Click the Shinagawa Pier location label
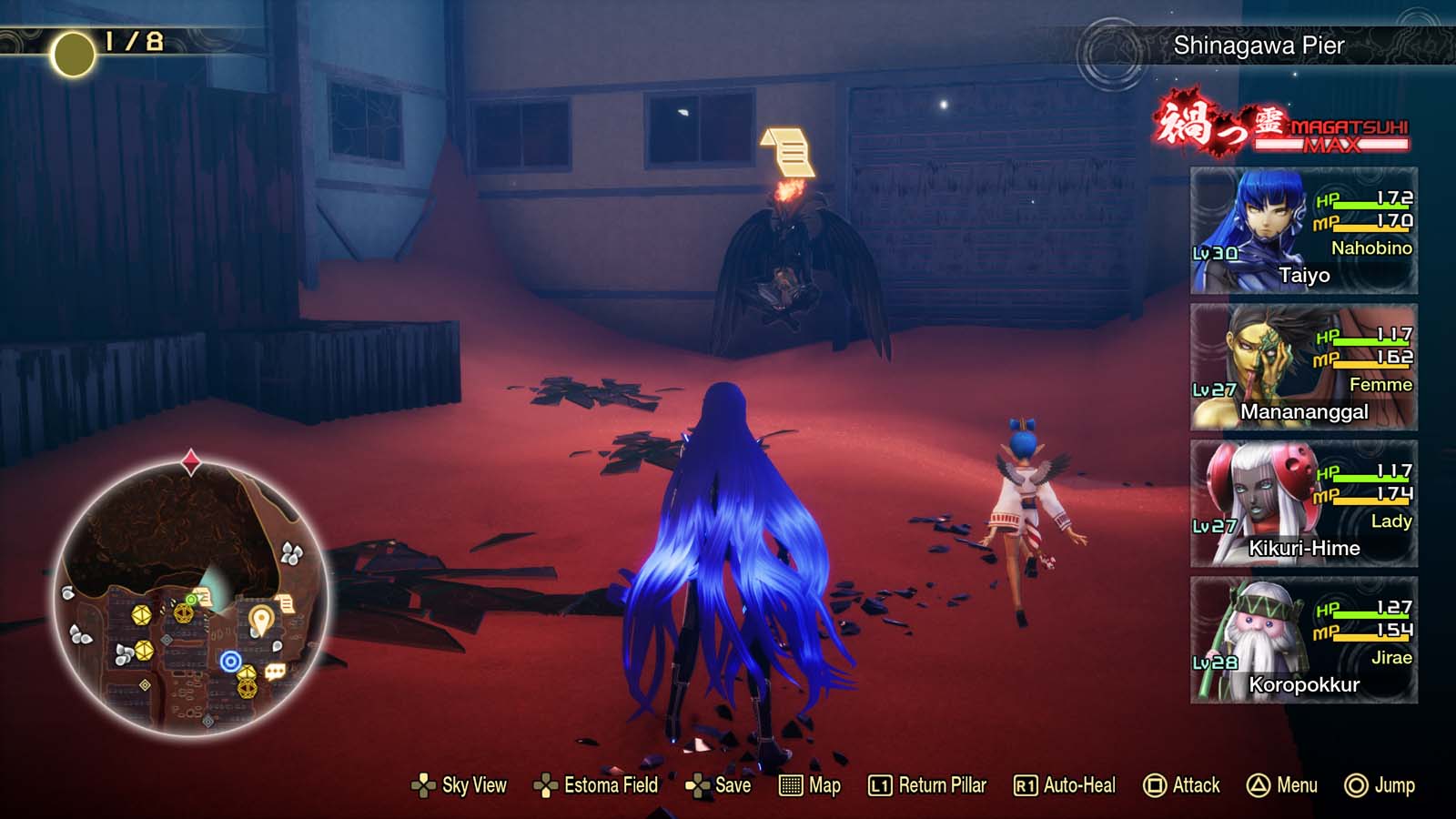The width and height of the screenshot is (1456, 819). pos(1257,42)
